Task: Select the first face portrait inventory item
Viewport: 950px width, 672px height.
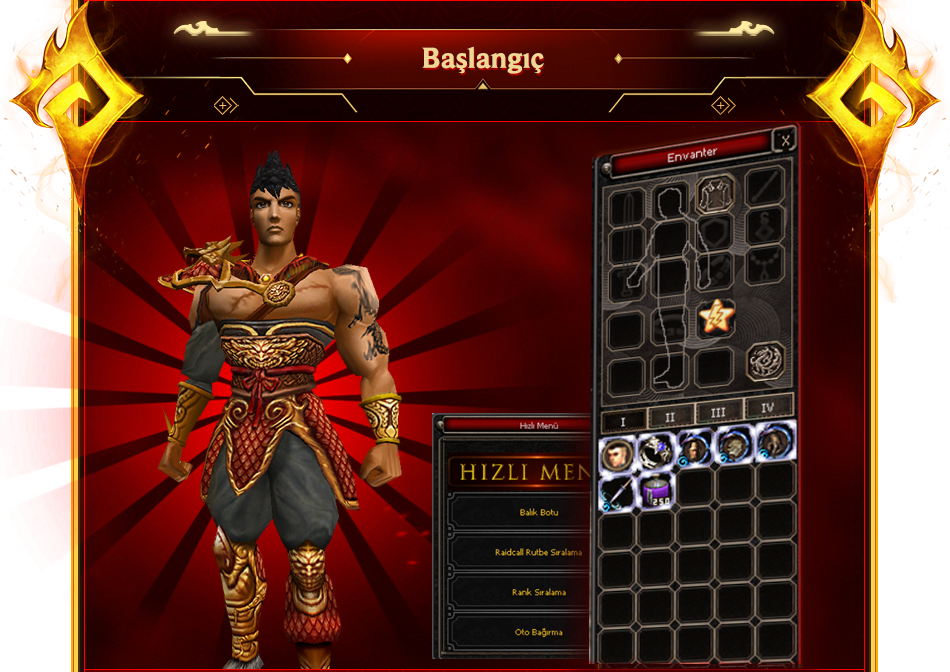Action: point(617,454)
